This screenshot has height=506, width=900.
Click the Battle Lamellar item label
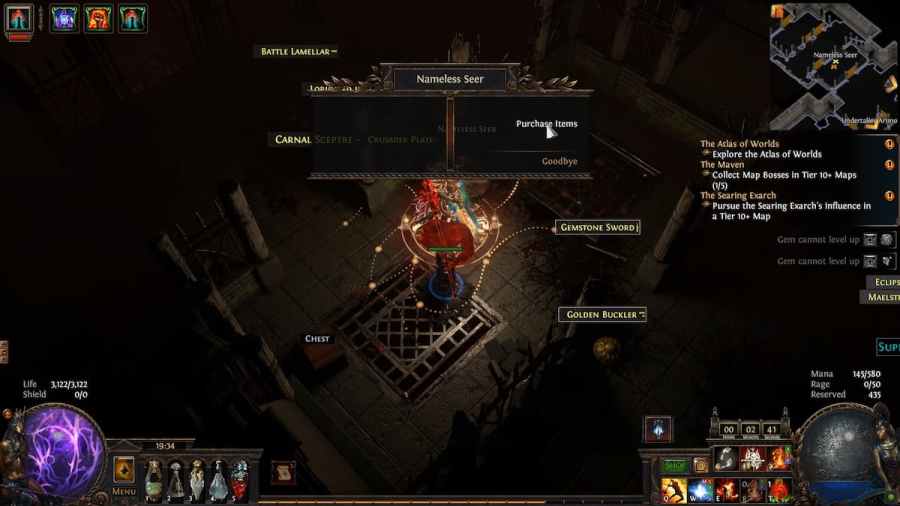click(x=298, y=51)
